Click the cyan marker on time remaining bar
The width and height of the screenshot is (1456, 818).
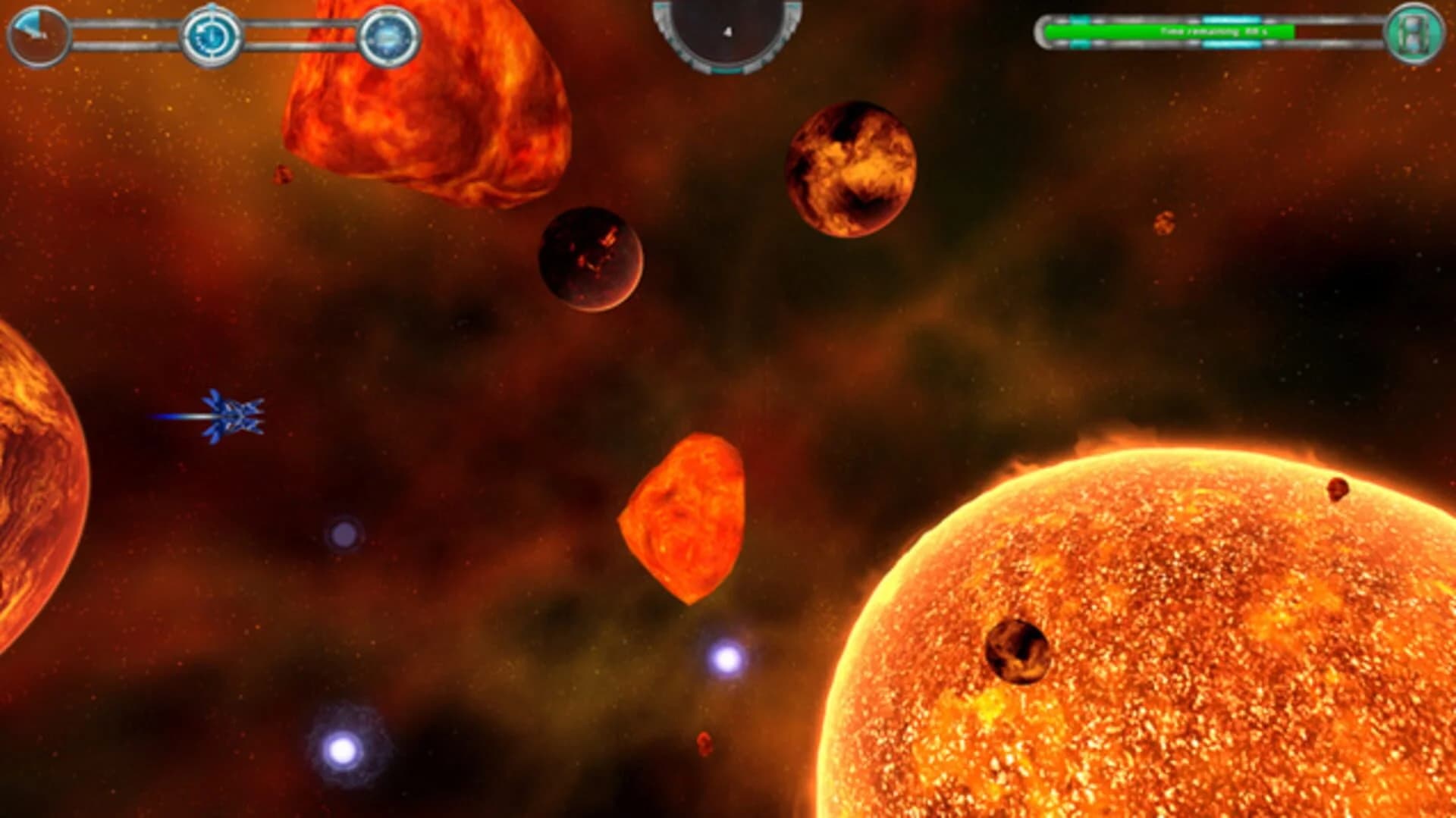(x=1231, y=20)
